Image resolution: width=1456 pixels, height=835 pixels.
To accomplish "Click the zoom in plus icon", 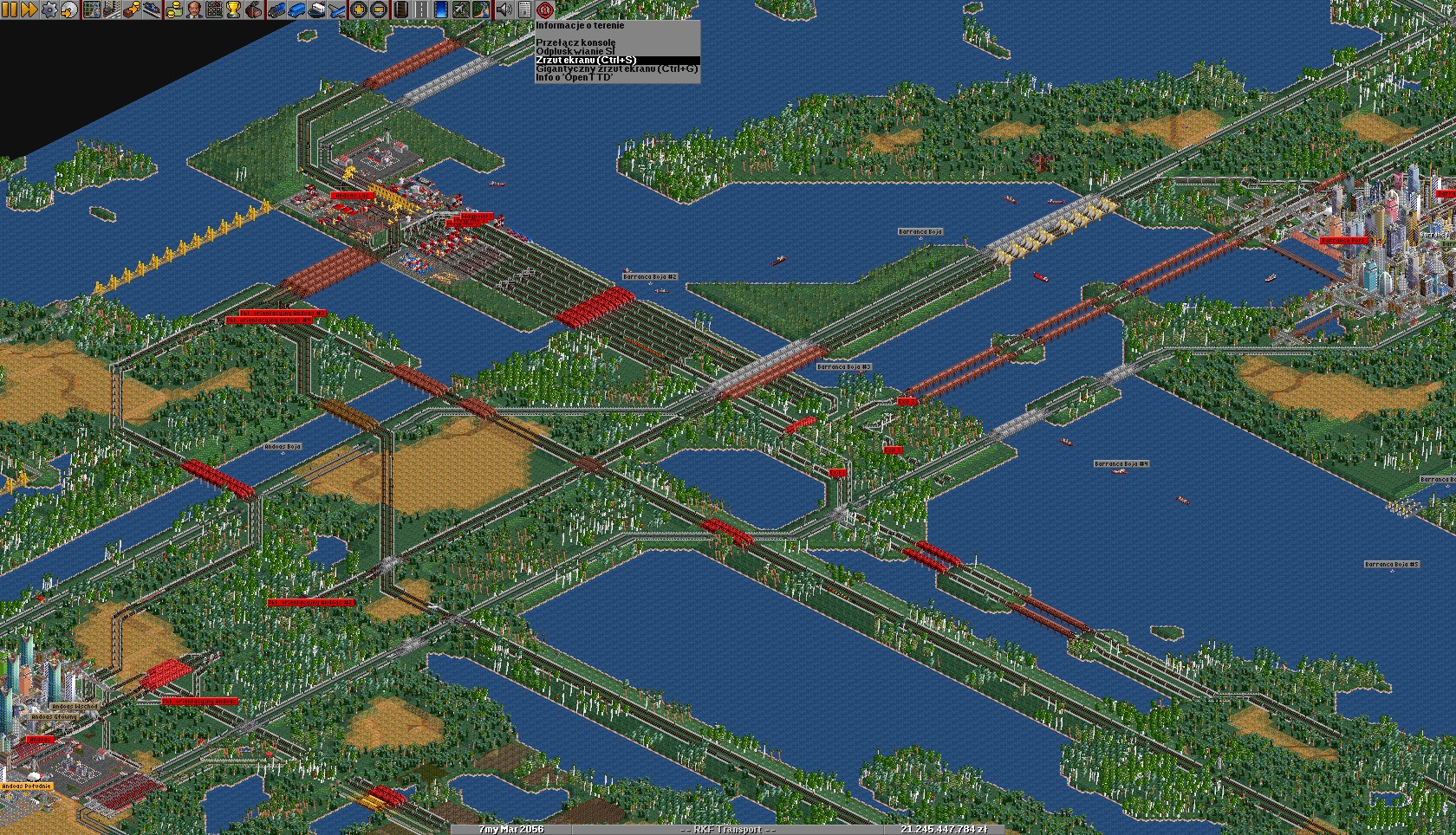I will 359,10.
